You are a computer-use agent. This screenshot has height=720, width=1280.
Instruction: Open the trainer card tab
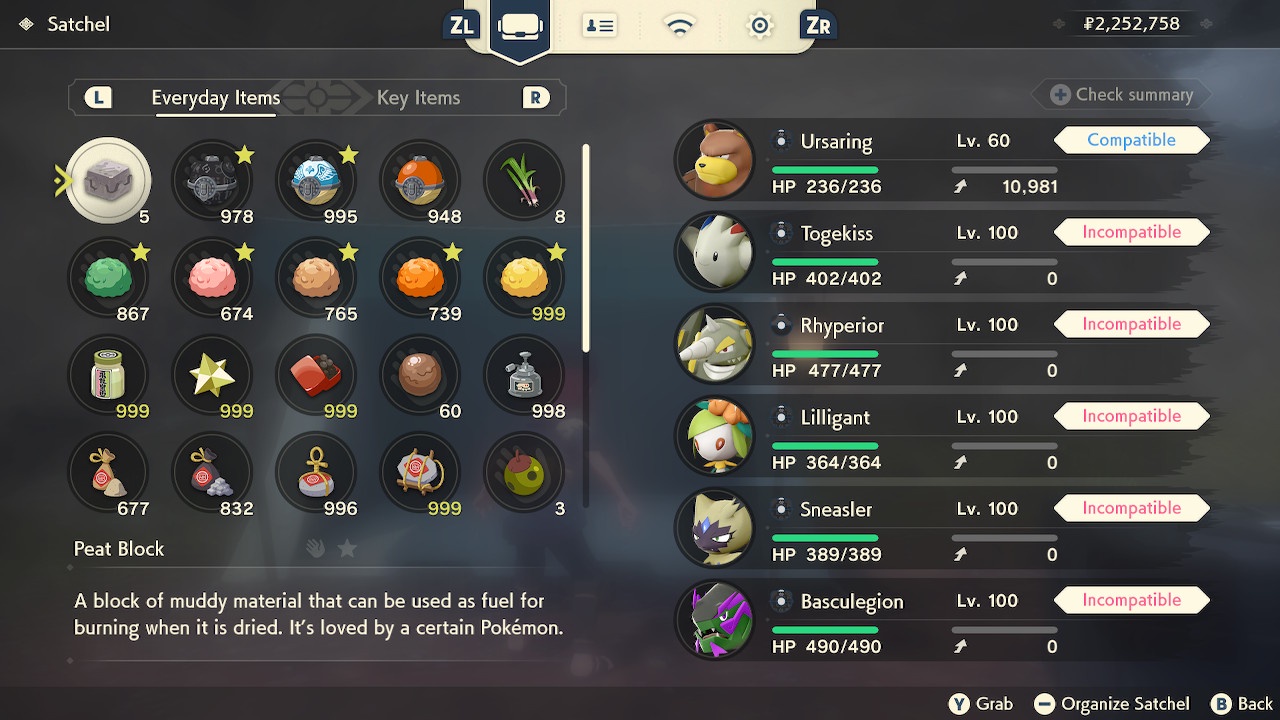click(600, 26)
